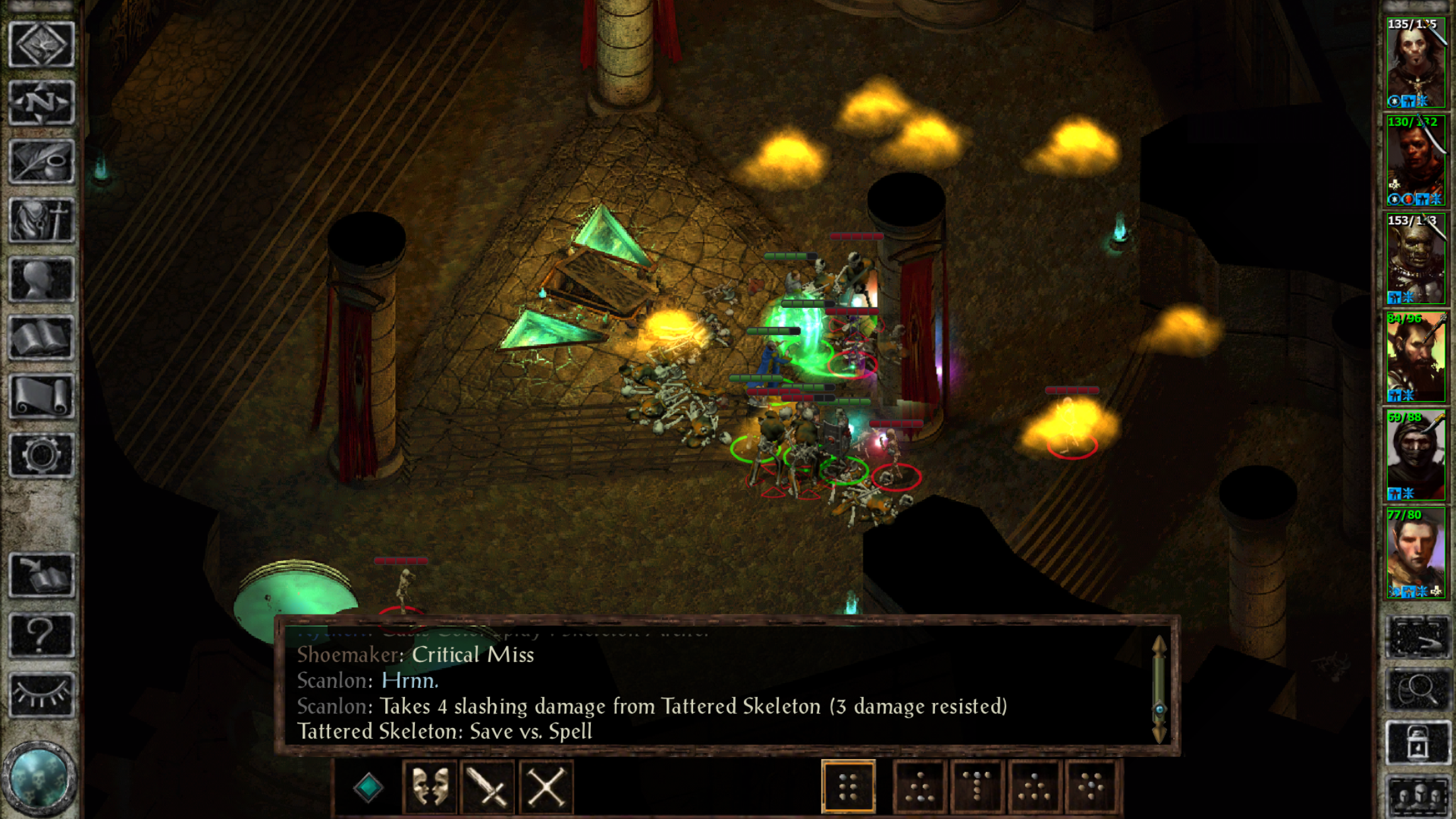1456x819 pixels.
Task: Rest the party with the closed-eye button
Action: (41, 694)
